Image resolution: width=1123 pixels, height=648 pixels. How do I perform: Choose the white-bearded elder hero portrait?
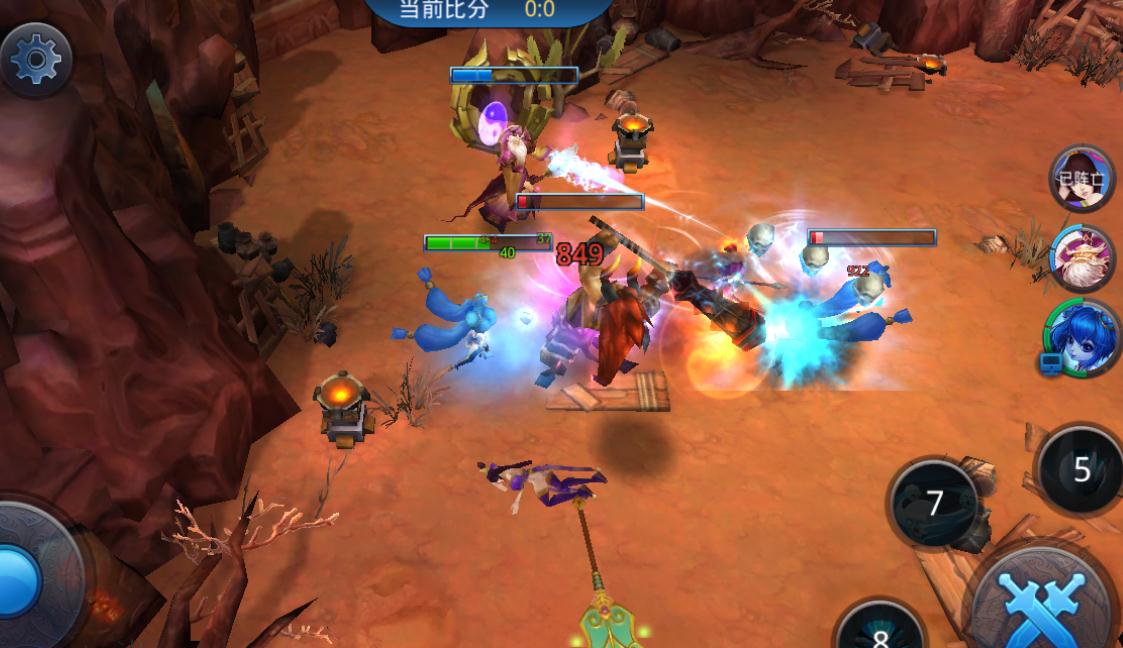click(1083, 258)
